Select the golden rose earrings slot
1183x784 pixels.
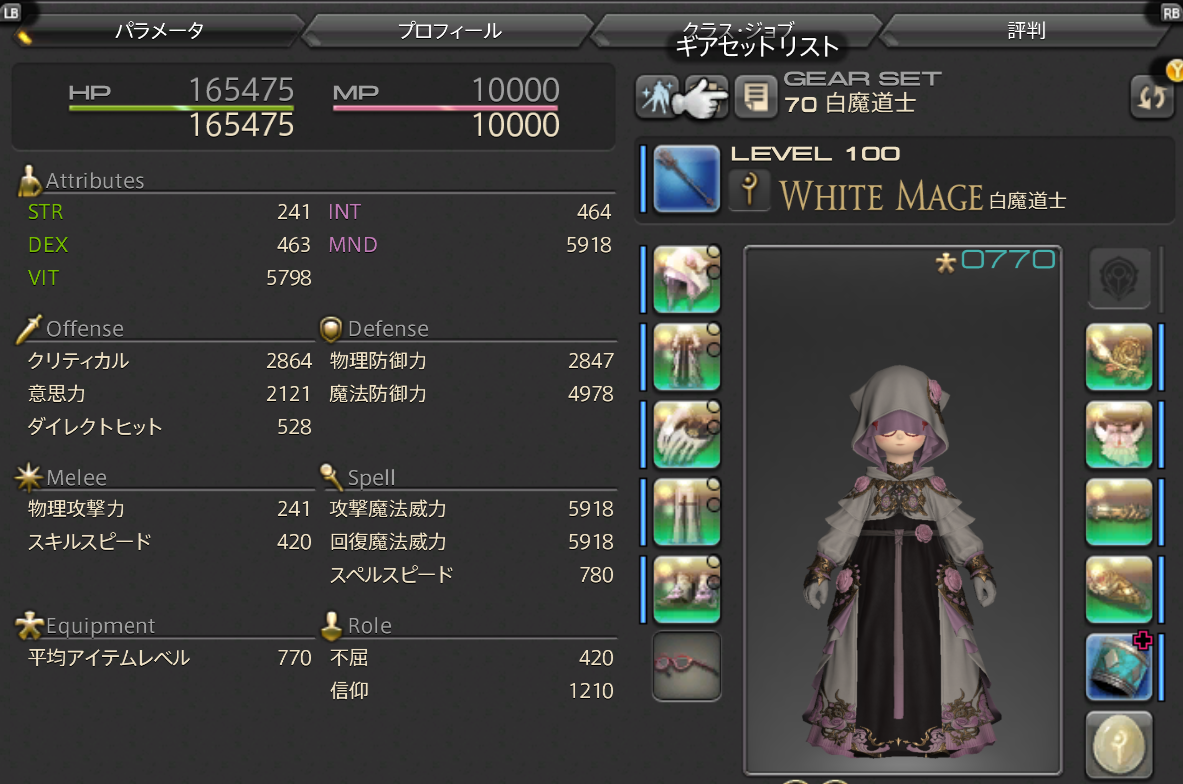coord(1119,357)
